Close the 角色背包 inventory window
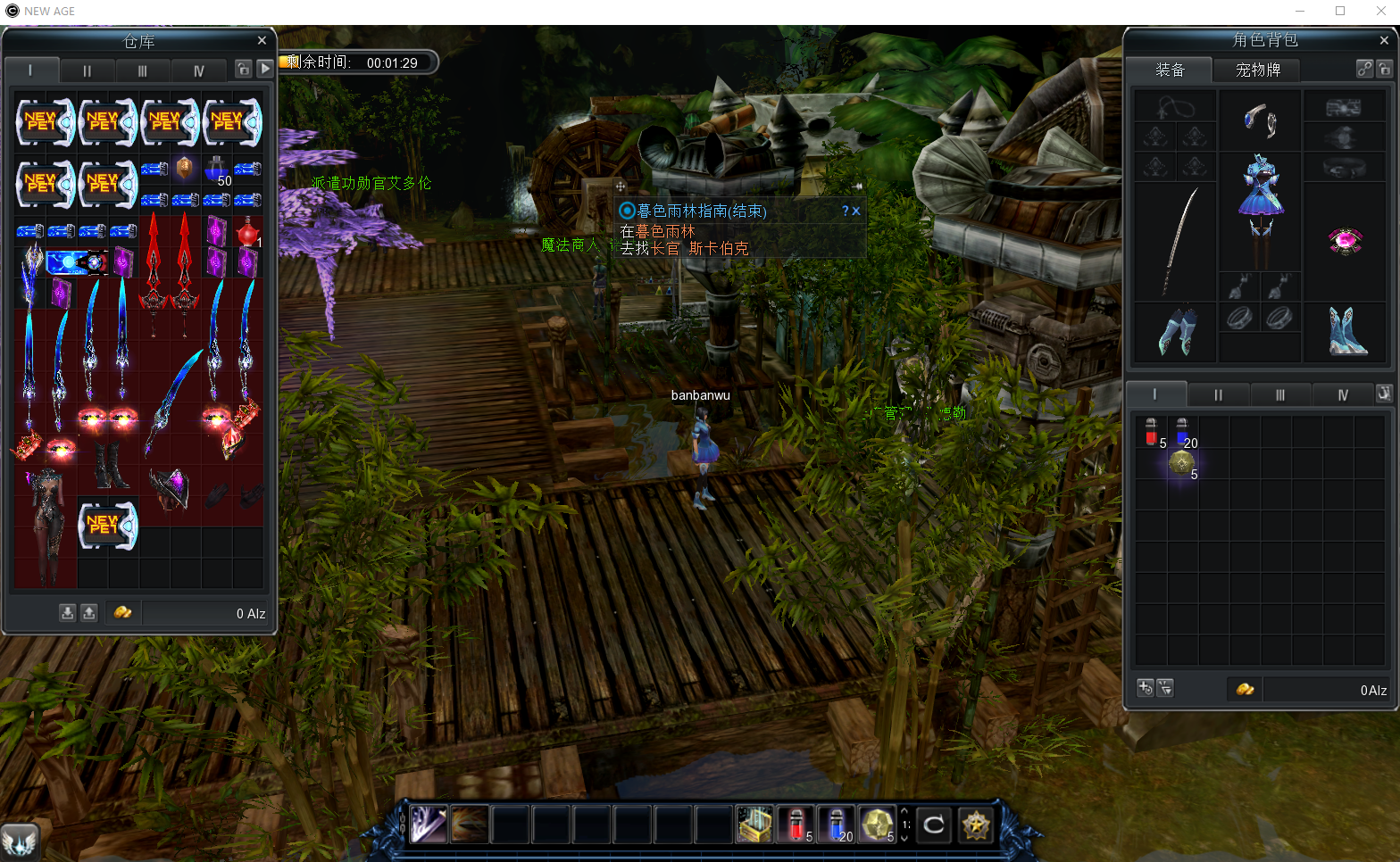This screenshot has width=1400, height=862. [1384, 40]
